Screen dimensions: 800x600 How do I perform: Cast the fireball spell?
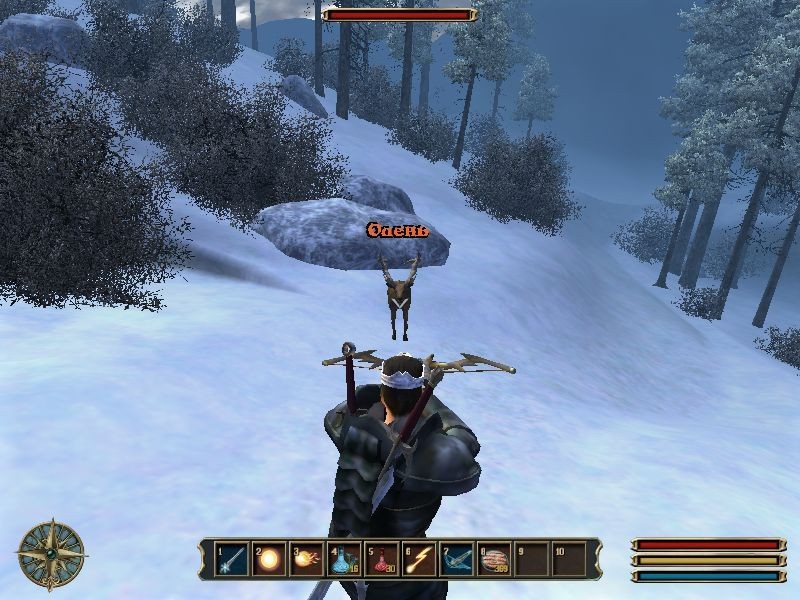click(307, 559)
